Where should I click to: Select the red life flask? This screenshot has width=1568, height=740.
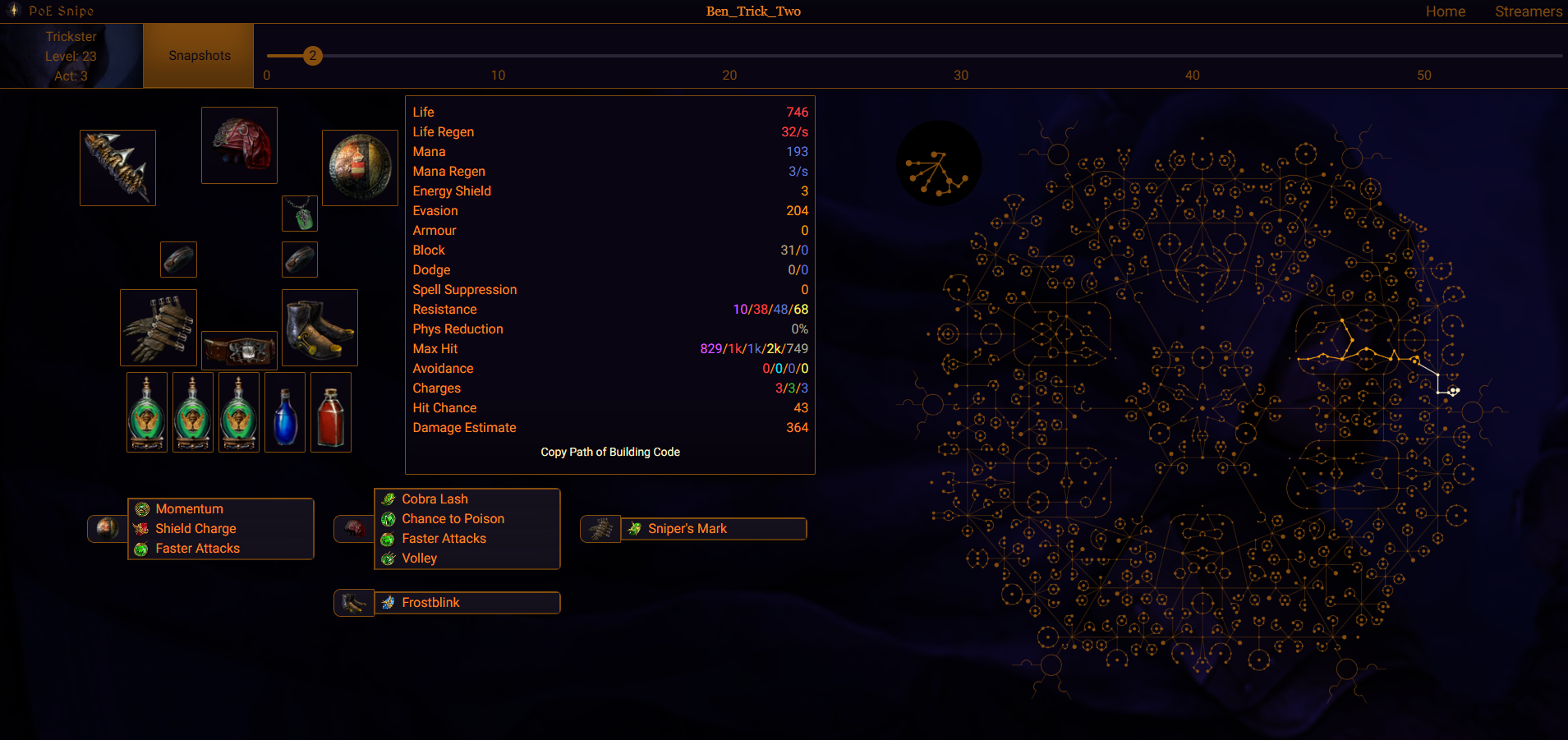pos(331,411)
